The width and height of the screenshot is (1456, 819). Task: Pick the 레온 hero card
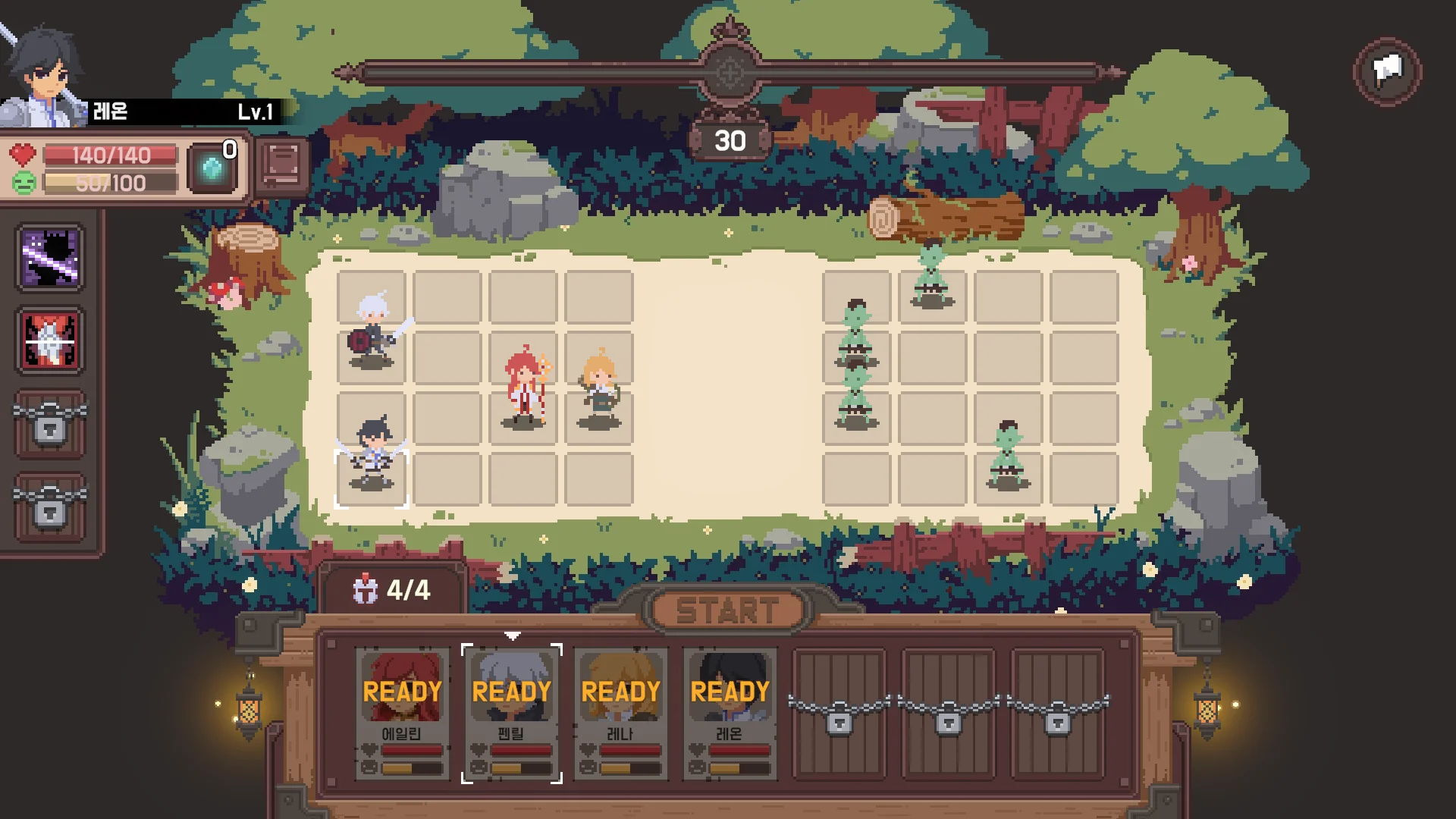coord(730,713)
